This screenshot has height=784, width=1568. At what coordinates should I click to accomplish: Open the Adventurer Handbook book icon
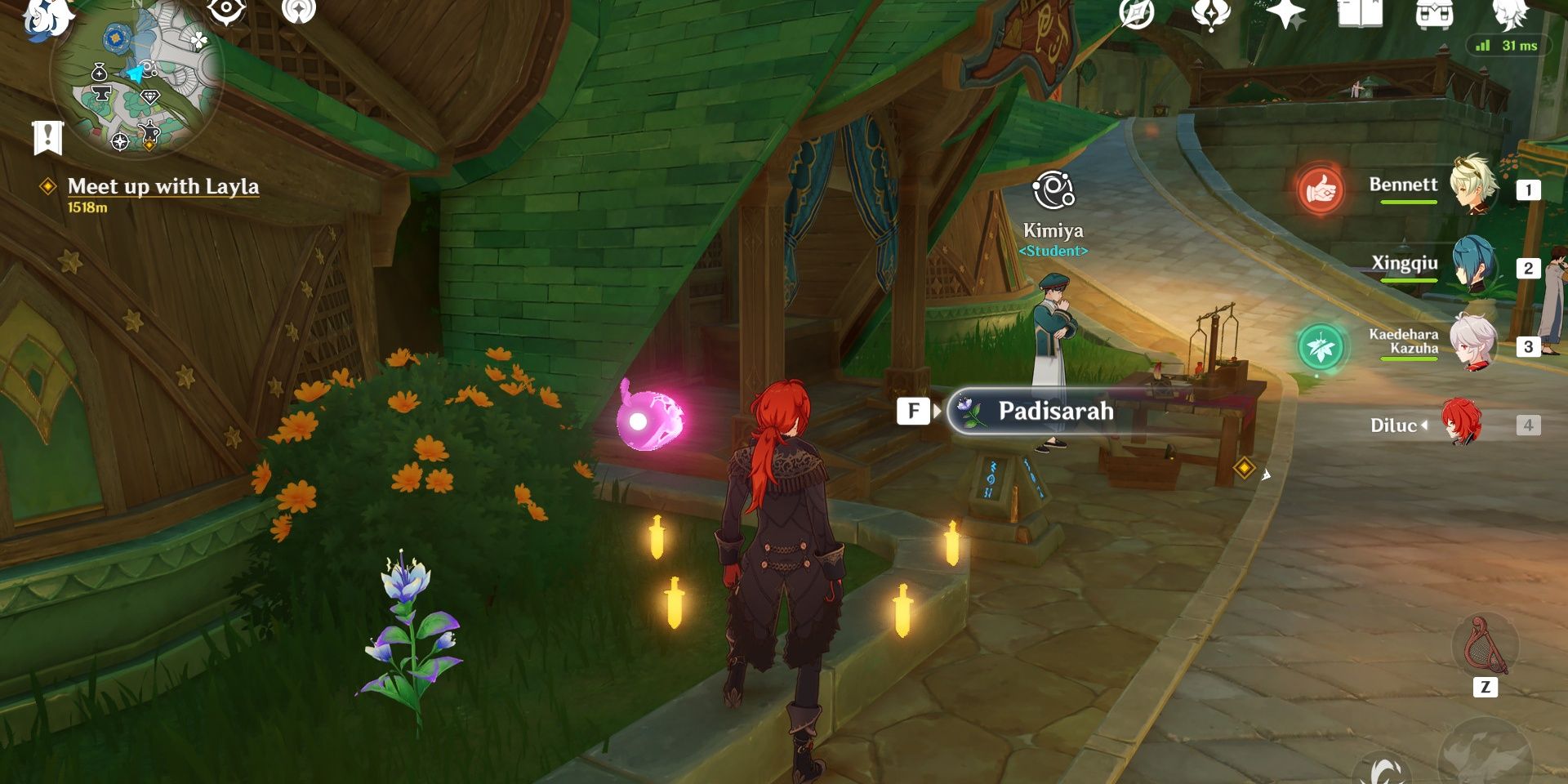(1361, 13)
